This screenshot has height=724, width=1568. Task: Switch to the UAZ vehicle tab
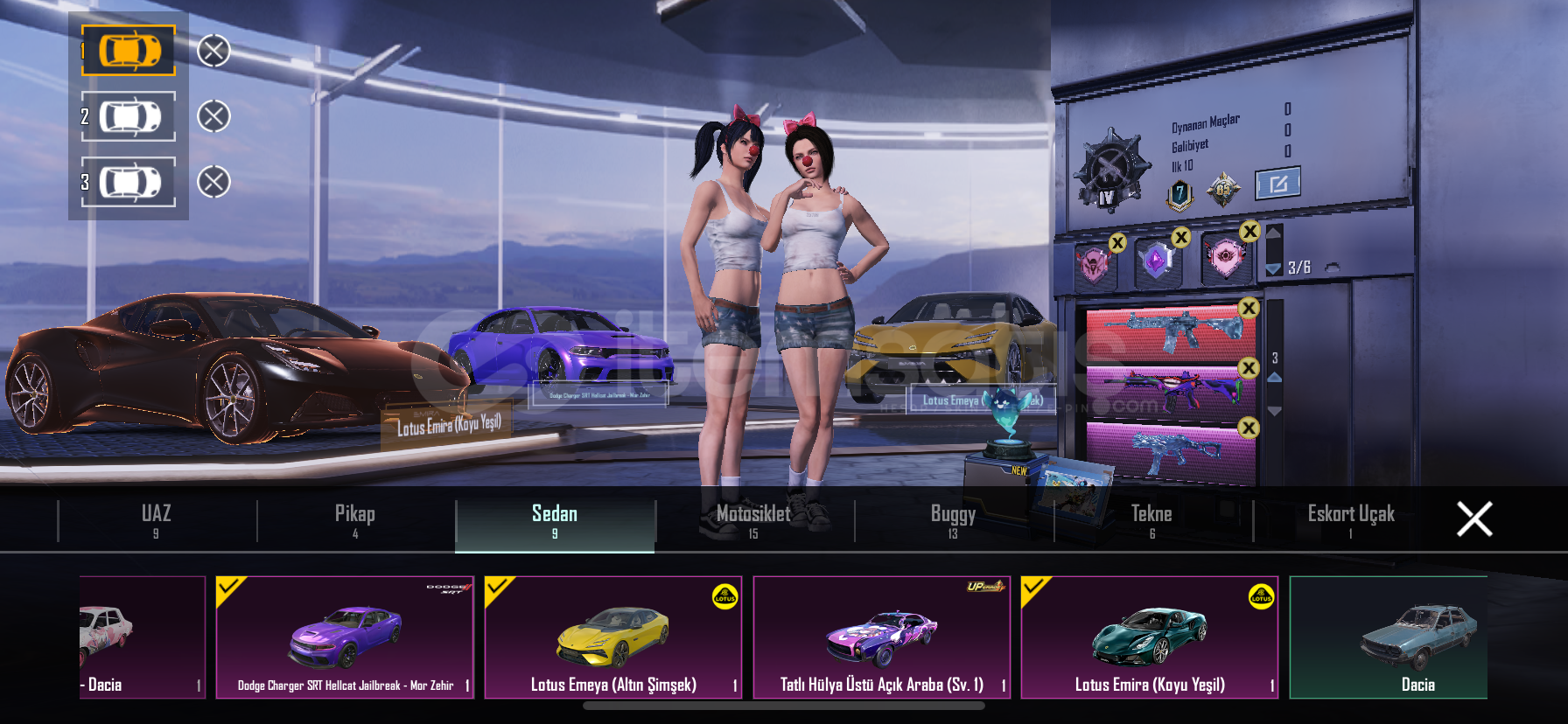click(x=157, y=520)
